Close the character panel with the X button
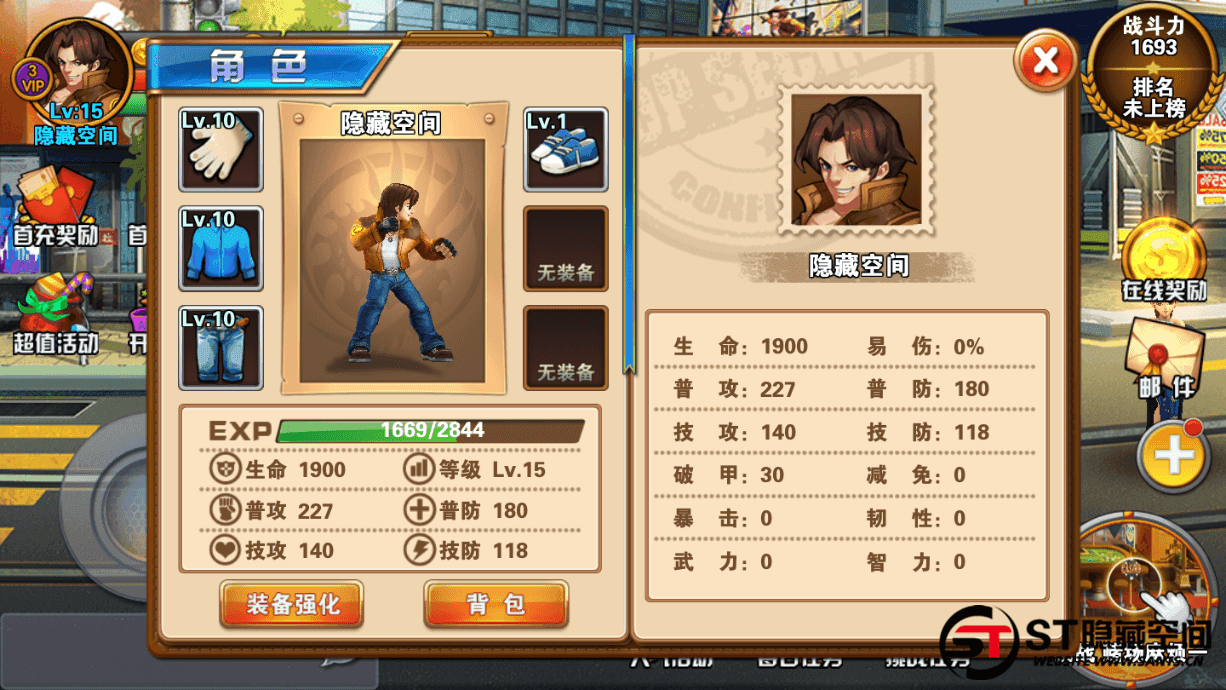The height and width of the screenshot is (690, 1226). [1045, 61]
